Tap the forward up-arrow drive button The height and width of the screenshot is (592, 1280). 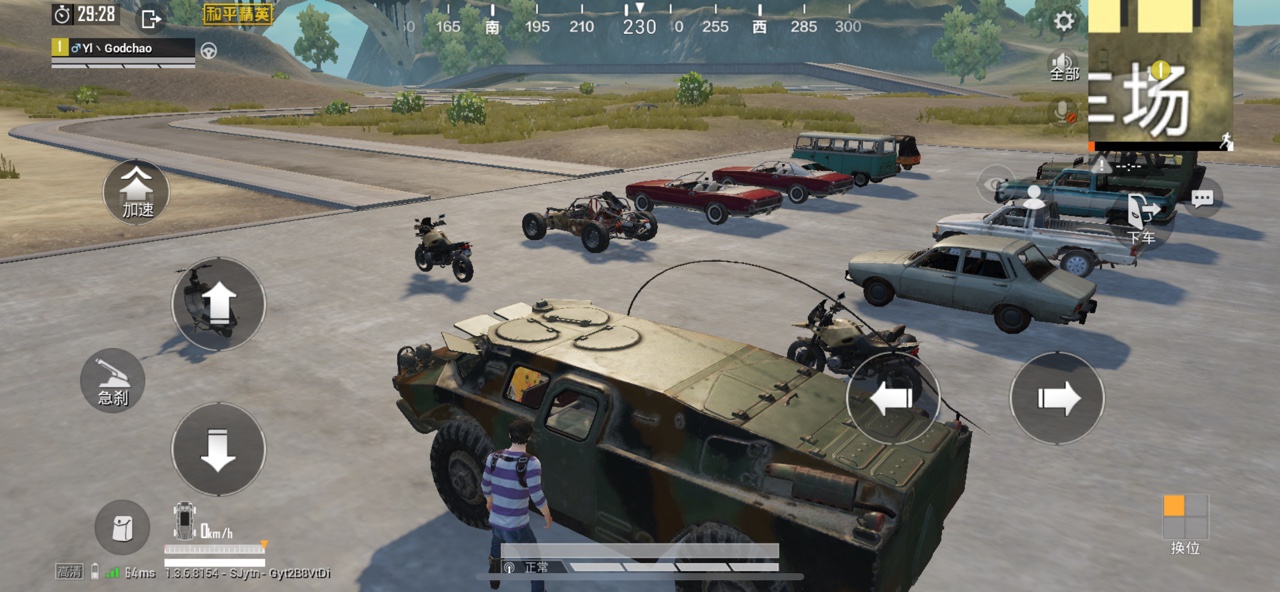tap(218, 303)
